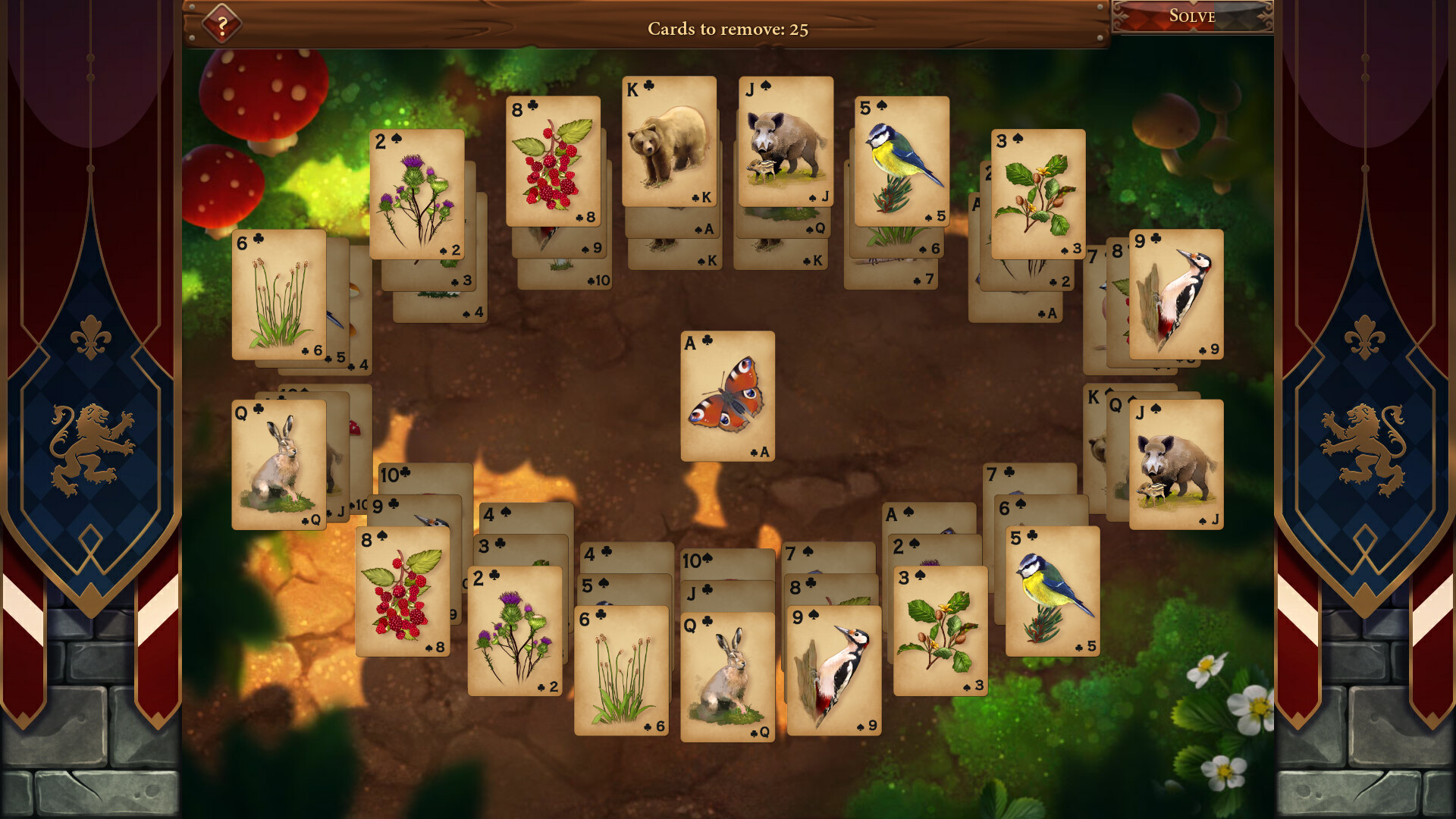Pick the 2 of Clubs thistle card near bottom

pos(514,629)
